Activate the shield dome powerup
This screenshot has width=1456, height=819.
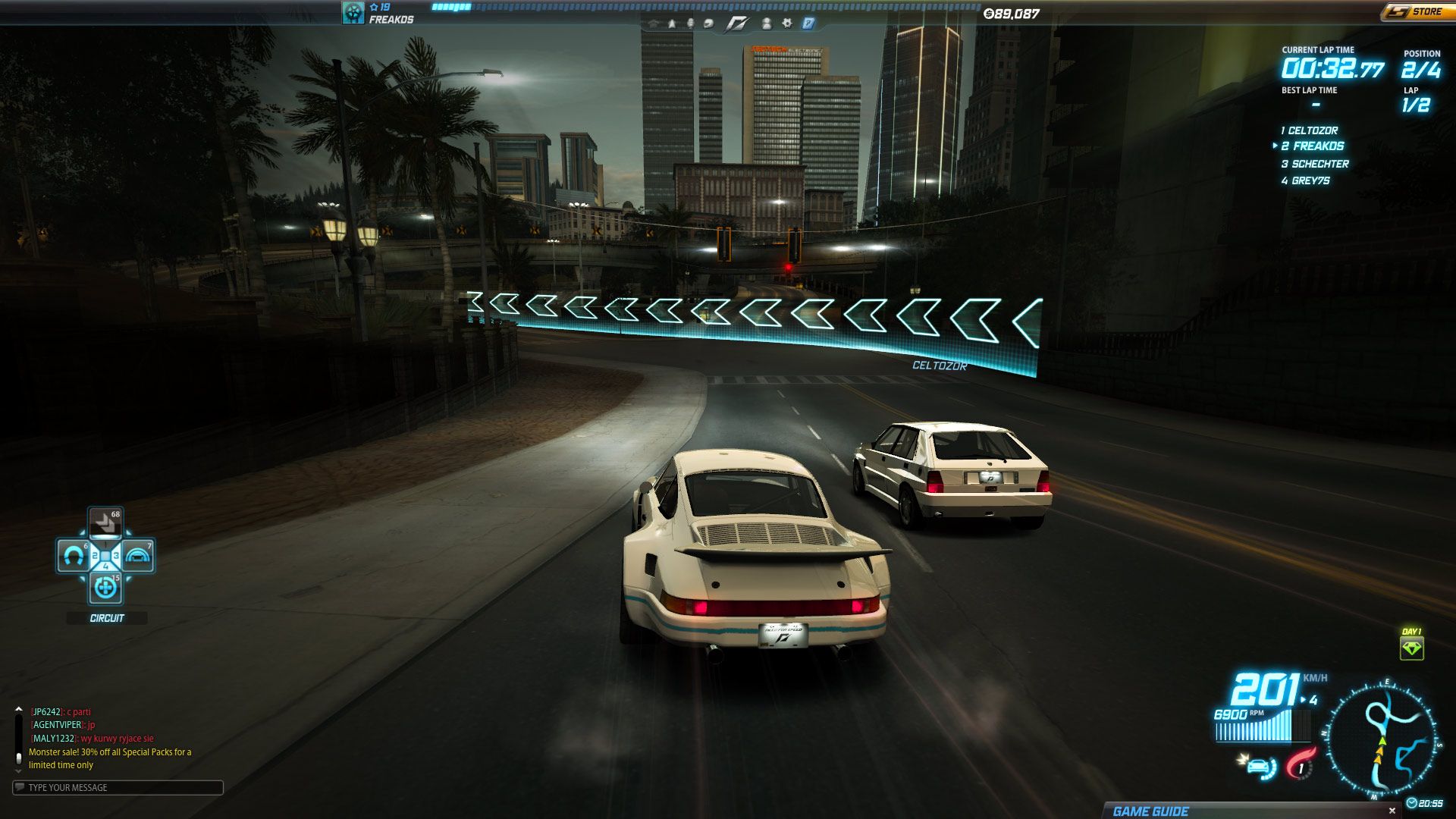(138, 557)
